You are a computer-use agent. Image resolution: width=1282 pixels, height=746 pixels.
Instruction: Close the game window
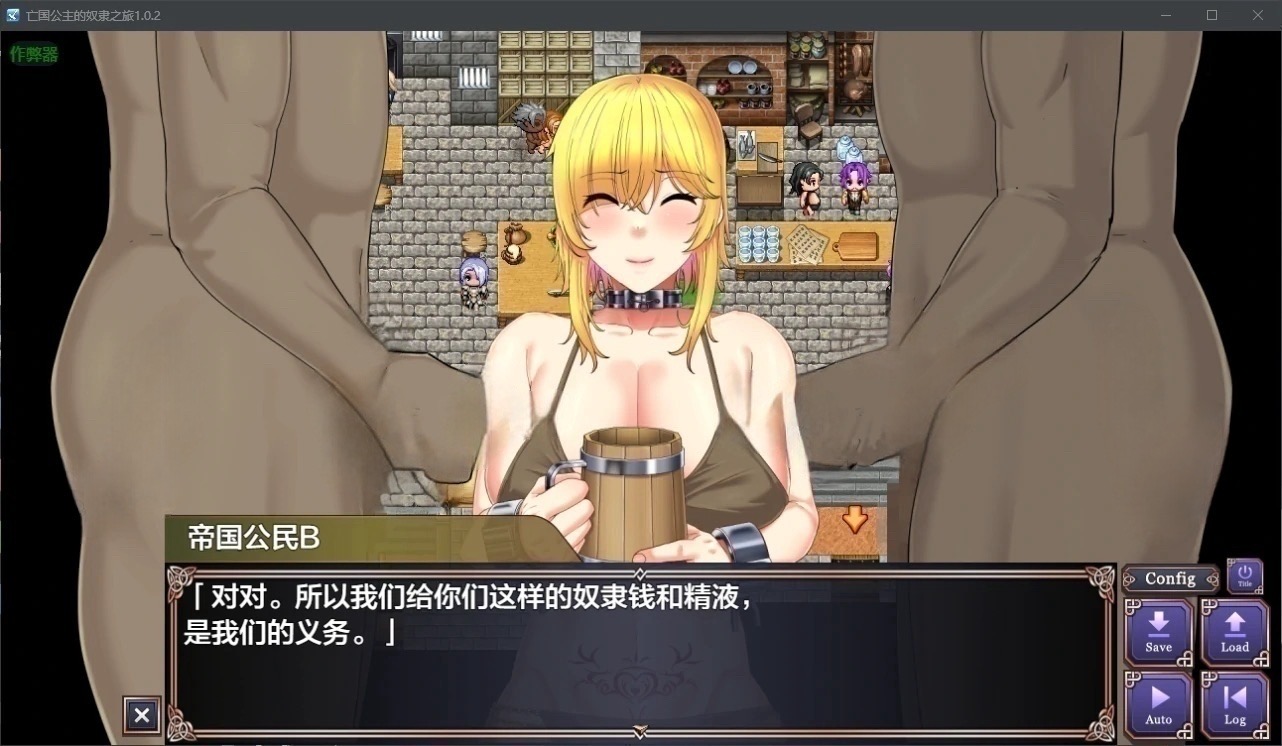(x=1258, y=15)
